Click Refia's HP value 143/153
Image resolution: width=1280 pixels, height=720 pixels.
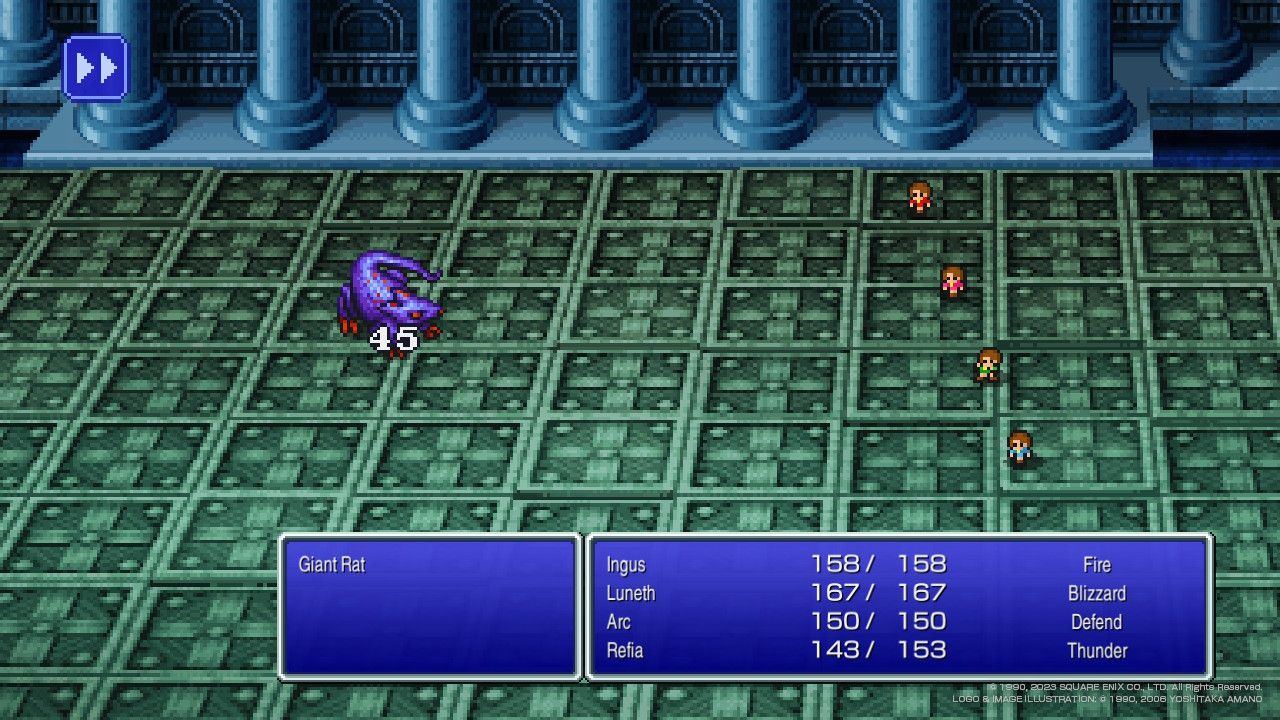pos(880,651)
